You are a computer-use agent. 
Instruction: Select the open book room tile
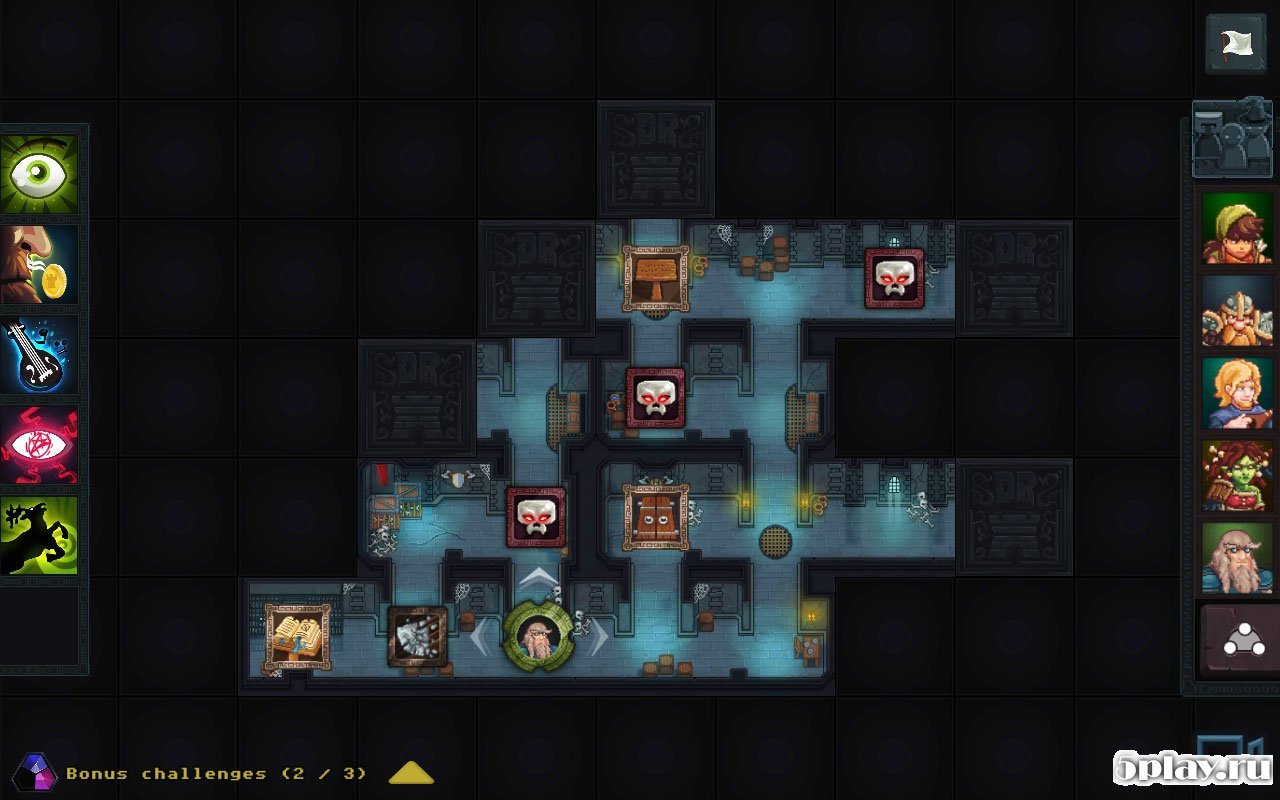(297, 637)
